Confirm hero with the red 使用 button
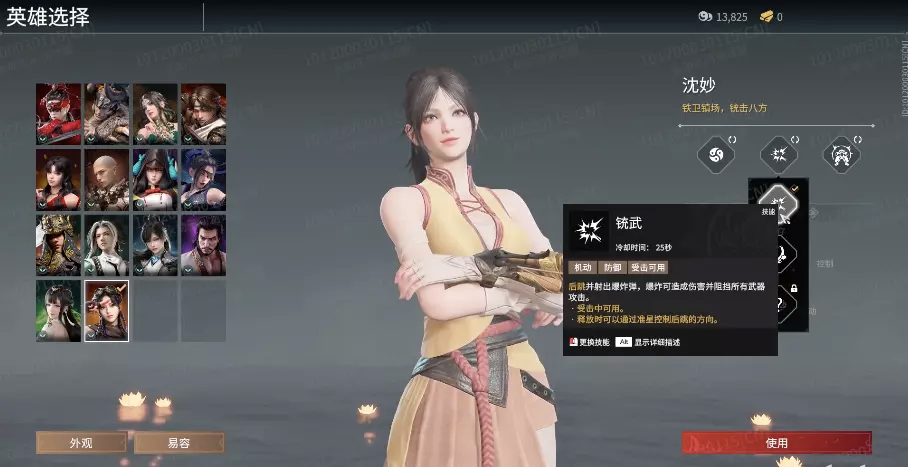Viewport: 908px width, 467px height. pos(776,442)
